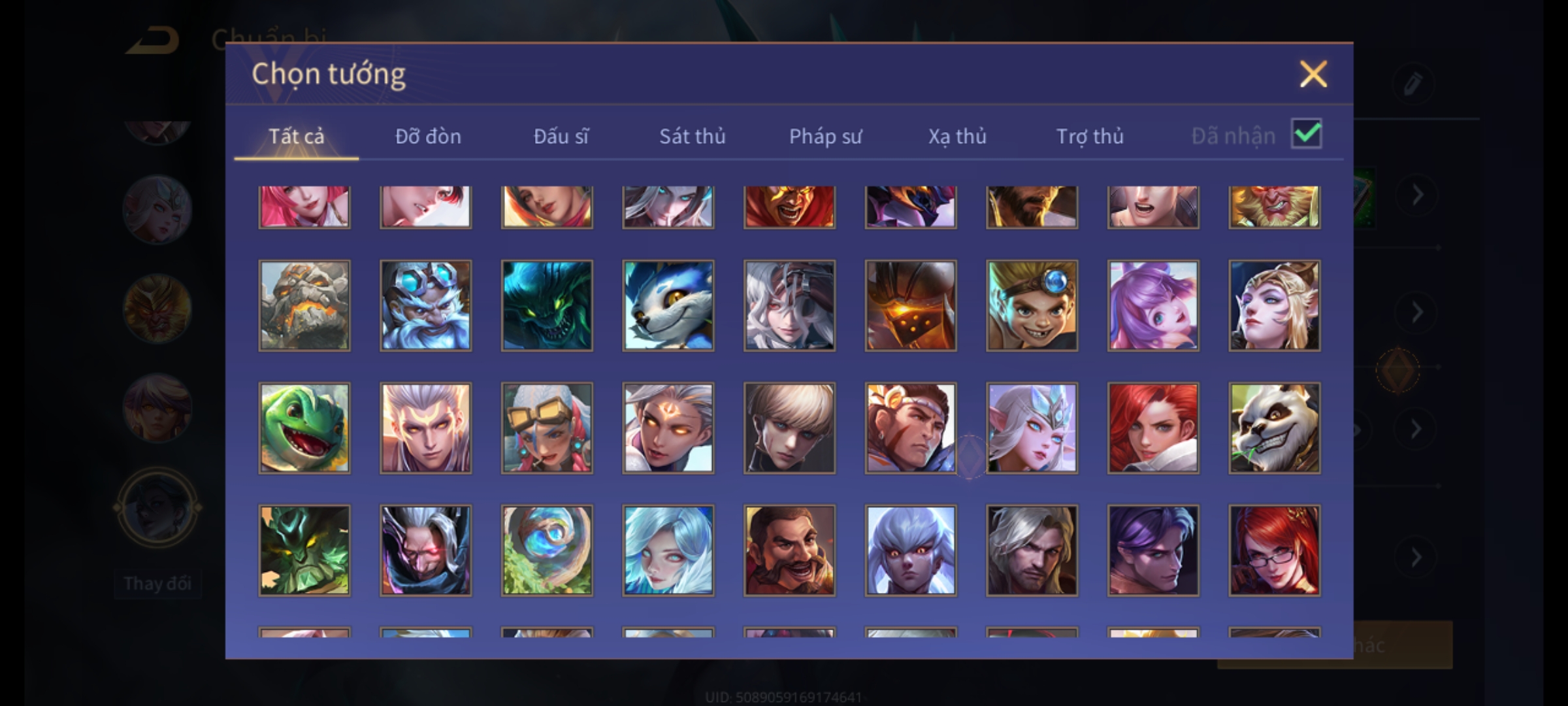This screenshot has height=706, width=1568.
Task: Pick the mustached man hero portrait
Action: (x=789, y=550)
